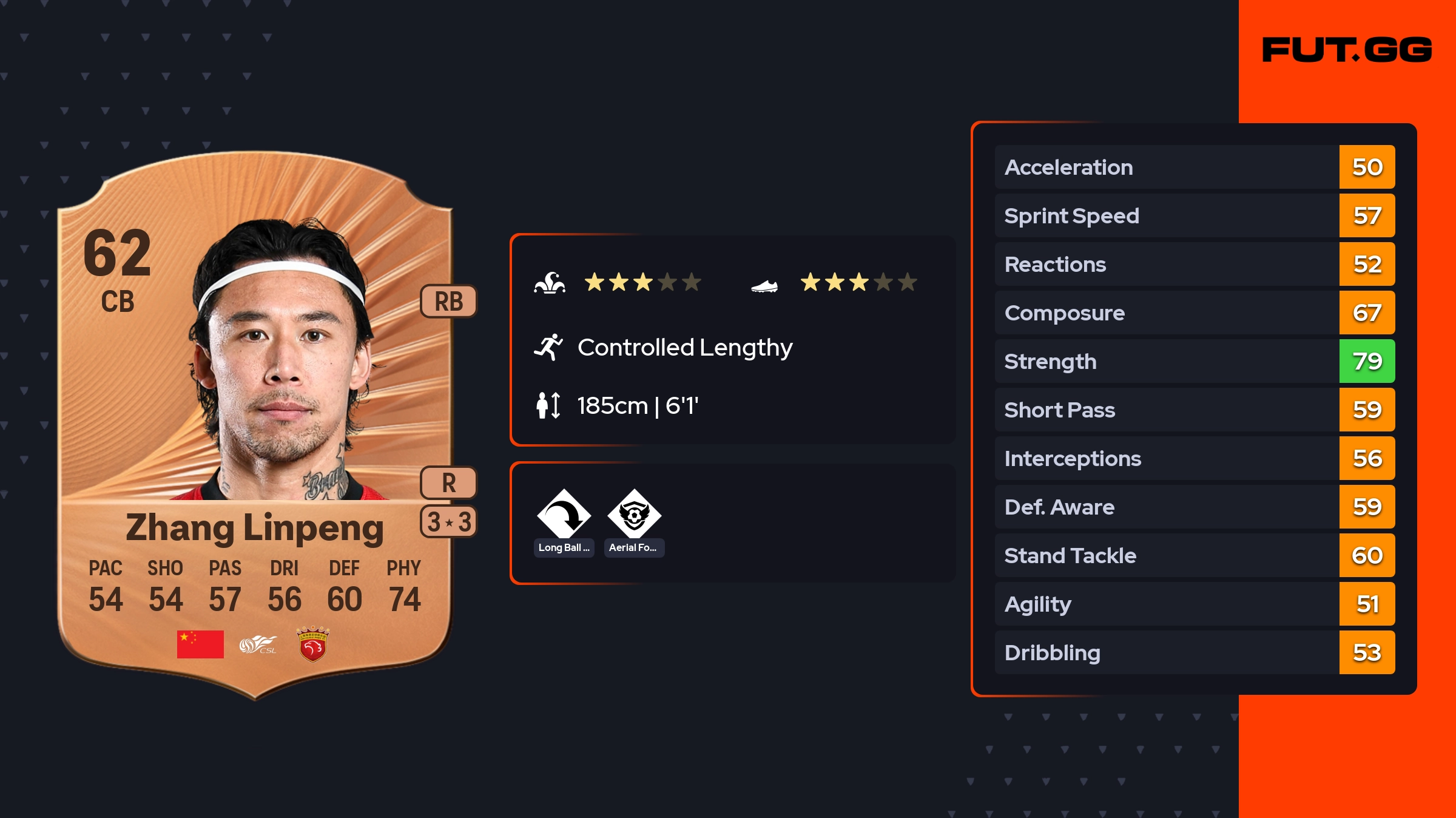The height and width of the screenshot is (818, 1456).
Task: Click the Dribbling stat row
Action: (x=1194, y=653)
